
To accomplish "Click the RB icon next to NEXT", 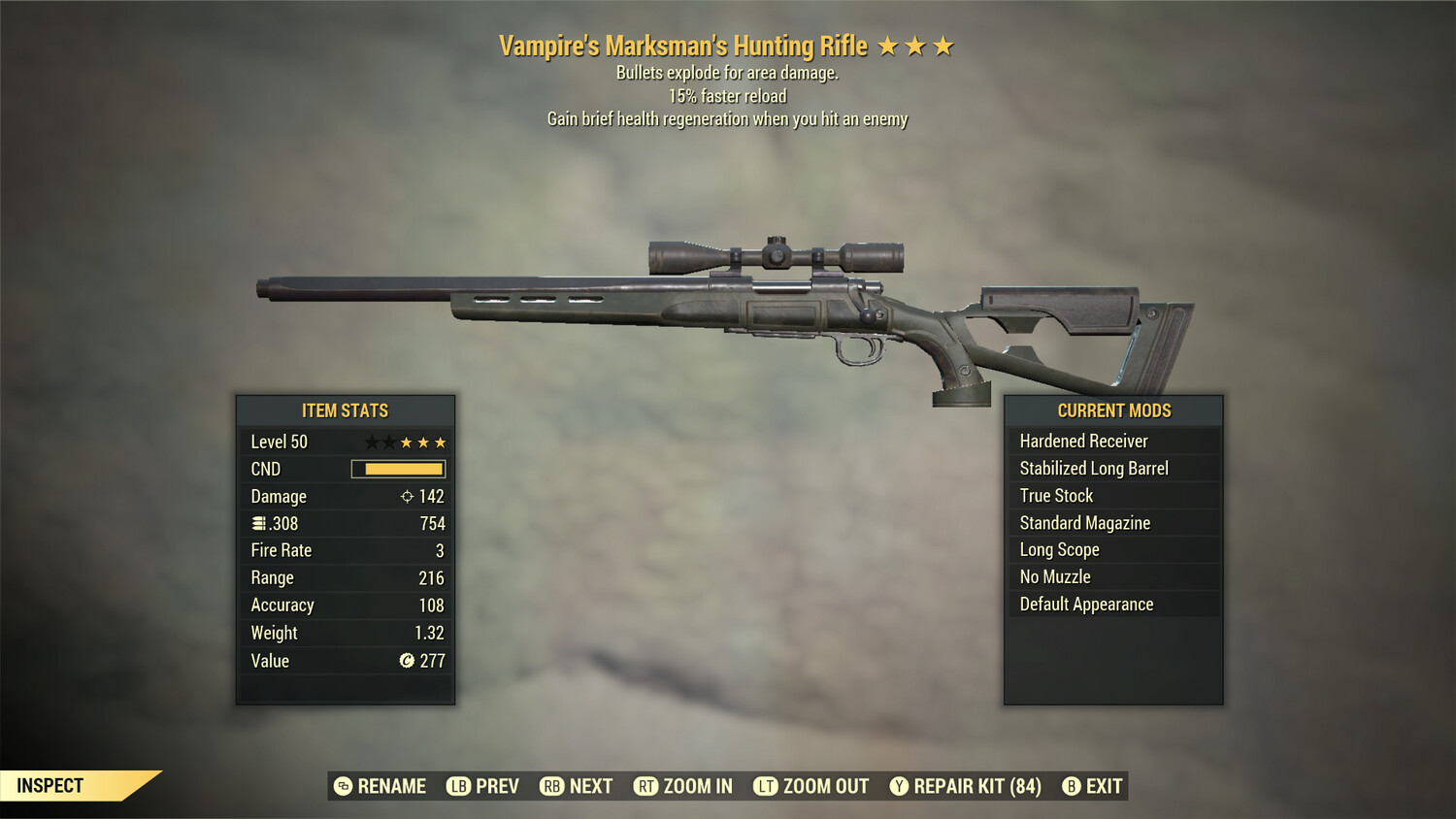I will pyautogui.click(x=552, y=786).
